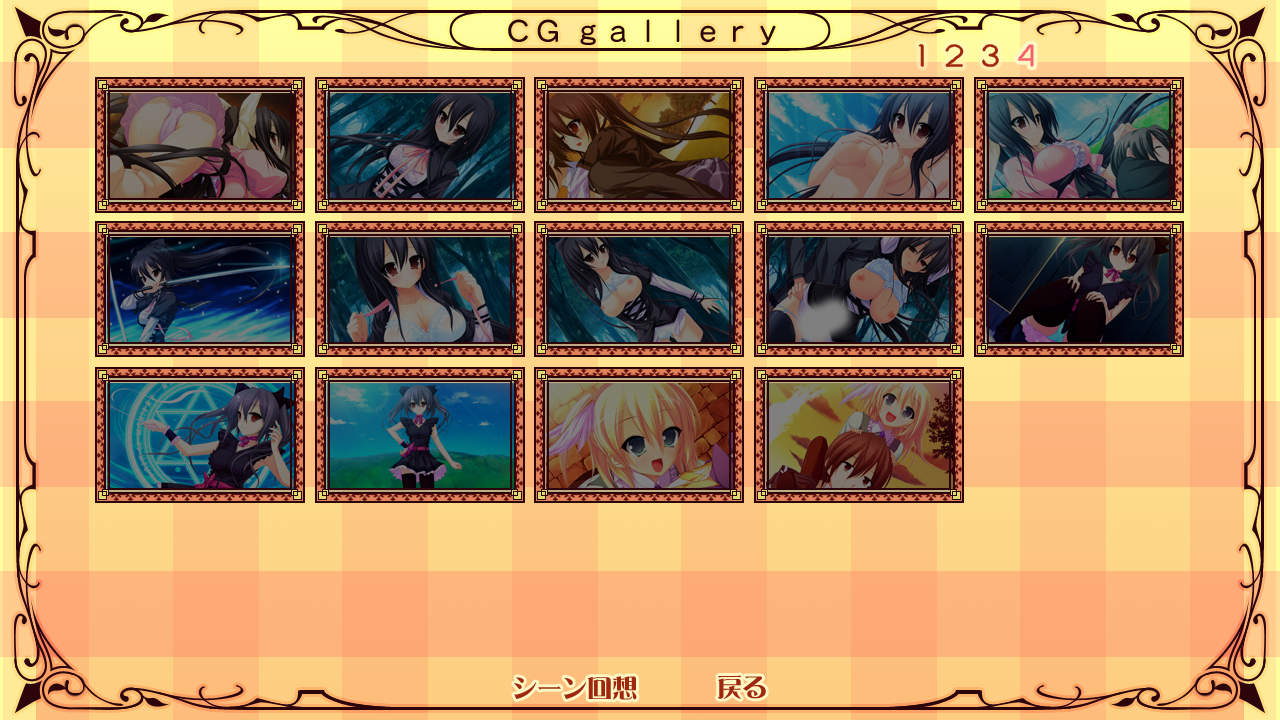Switch to gallery page 1
Screen dimensions: 1280x720
922,56
